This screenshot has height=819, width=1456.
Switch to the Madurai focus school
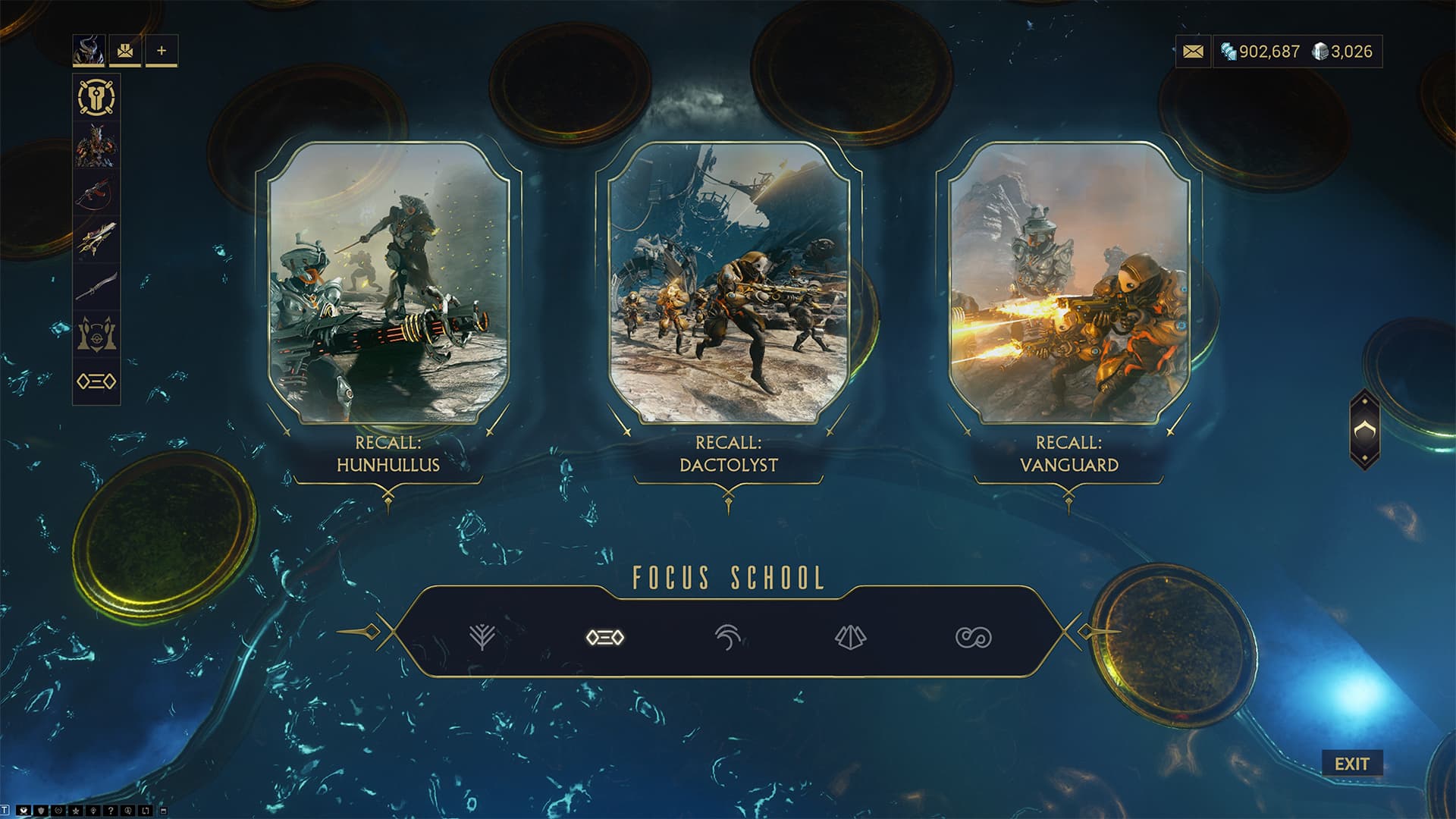point(482,638)
